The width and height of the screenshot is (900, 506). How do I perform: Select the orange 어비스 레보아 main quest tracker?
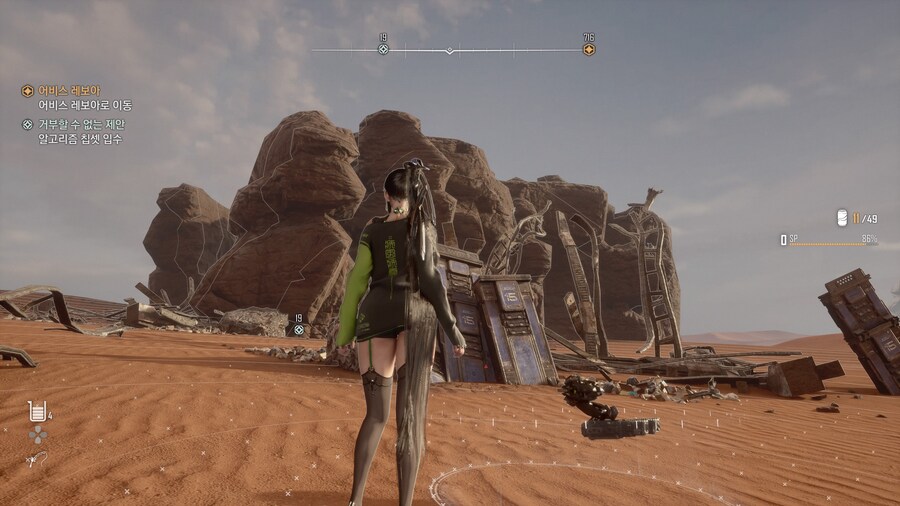tap(68, 91)
